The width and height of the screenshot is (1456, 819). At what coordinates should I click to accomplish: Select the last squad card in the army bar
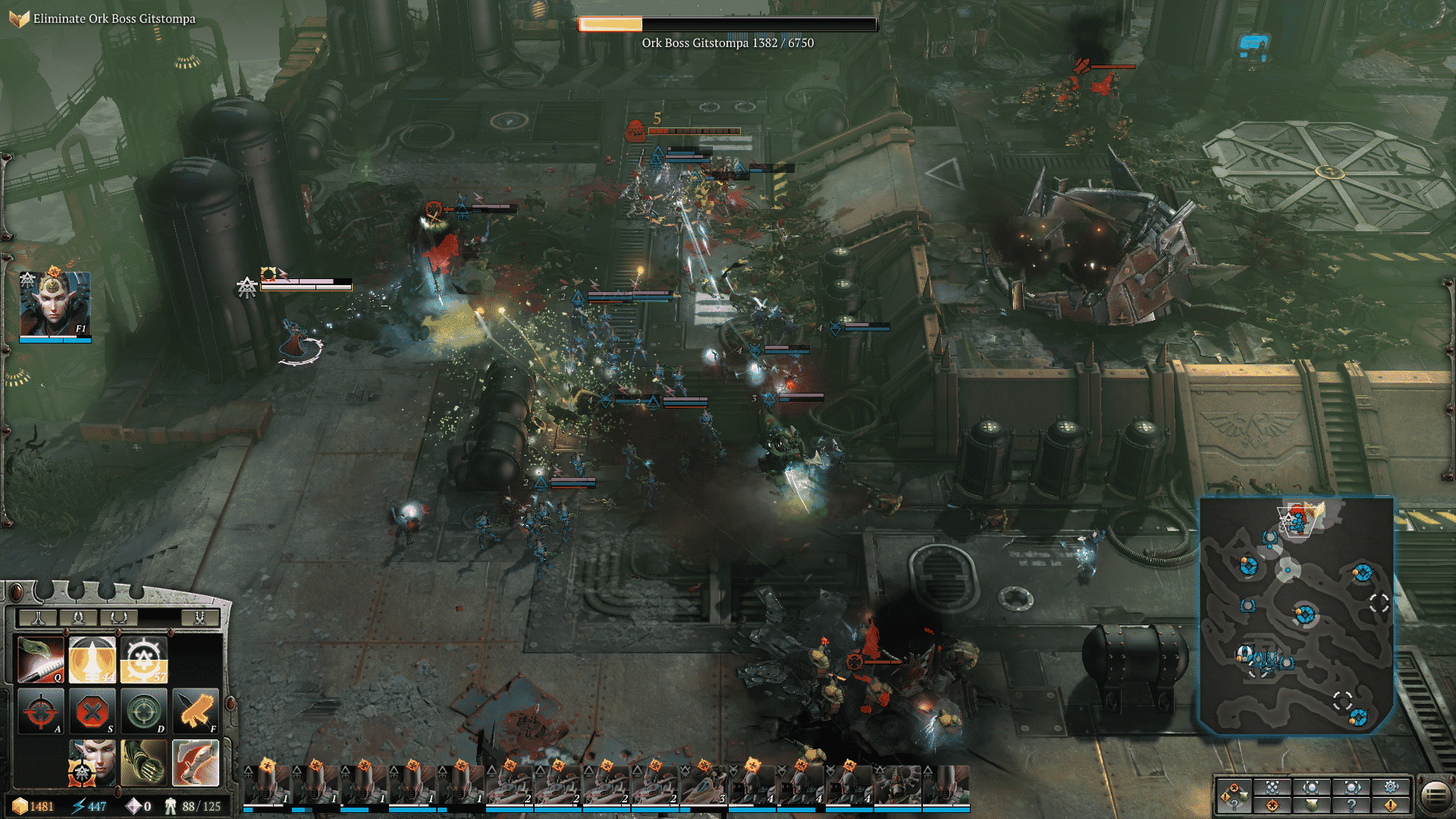pos(946,786)
